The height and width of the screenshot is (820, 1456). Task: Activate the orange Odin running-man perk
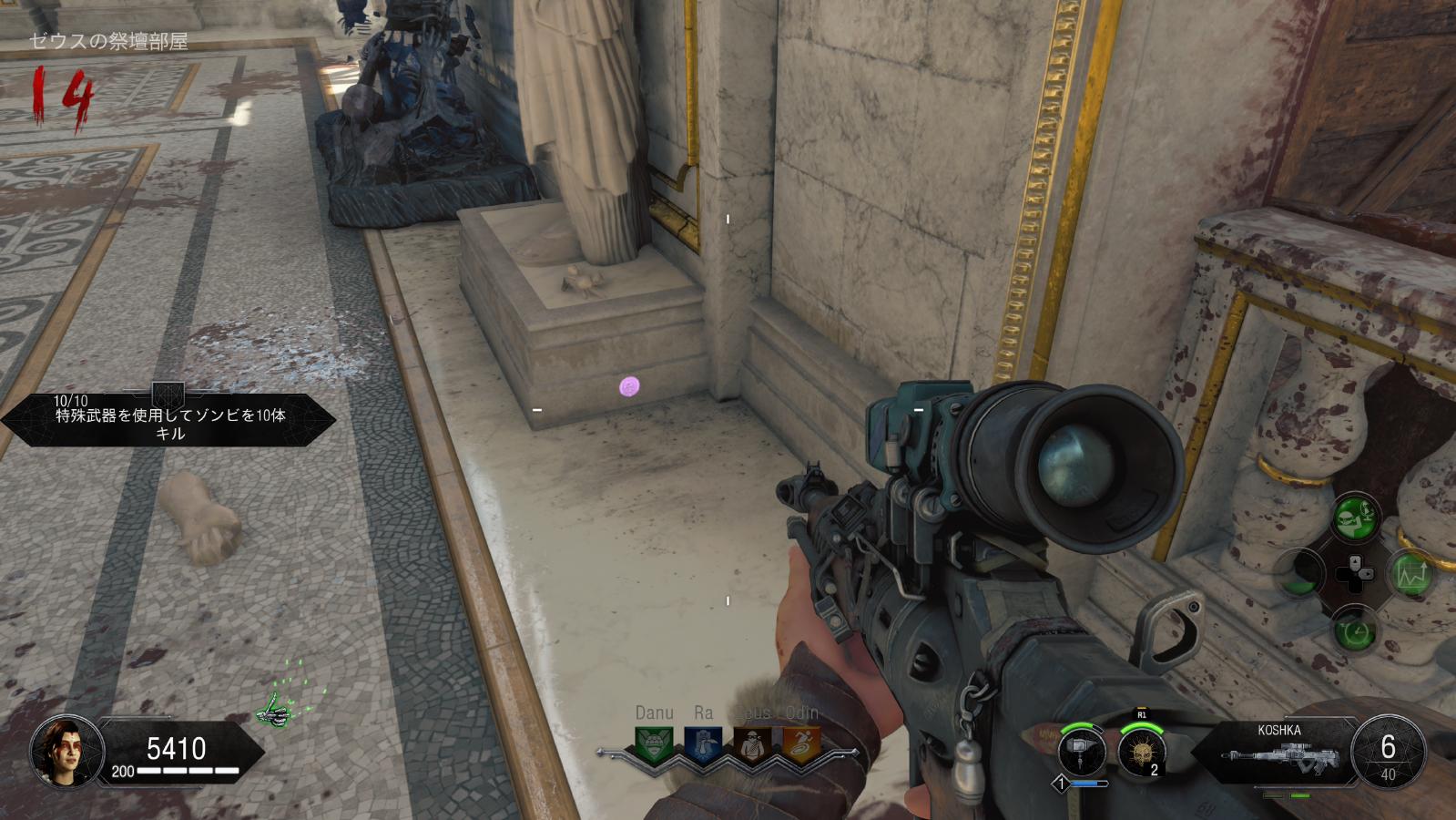click(x=801, y=744)
